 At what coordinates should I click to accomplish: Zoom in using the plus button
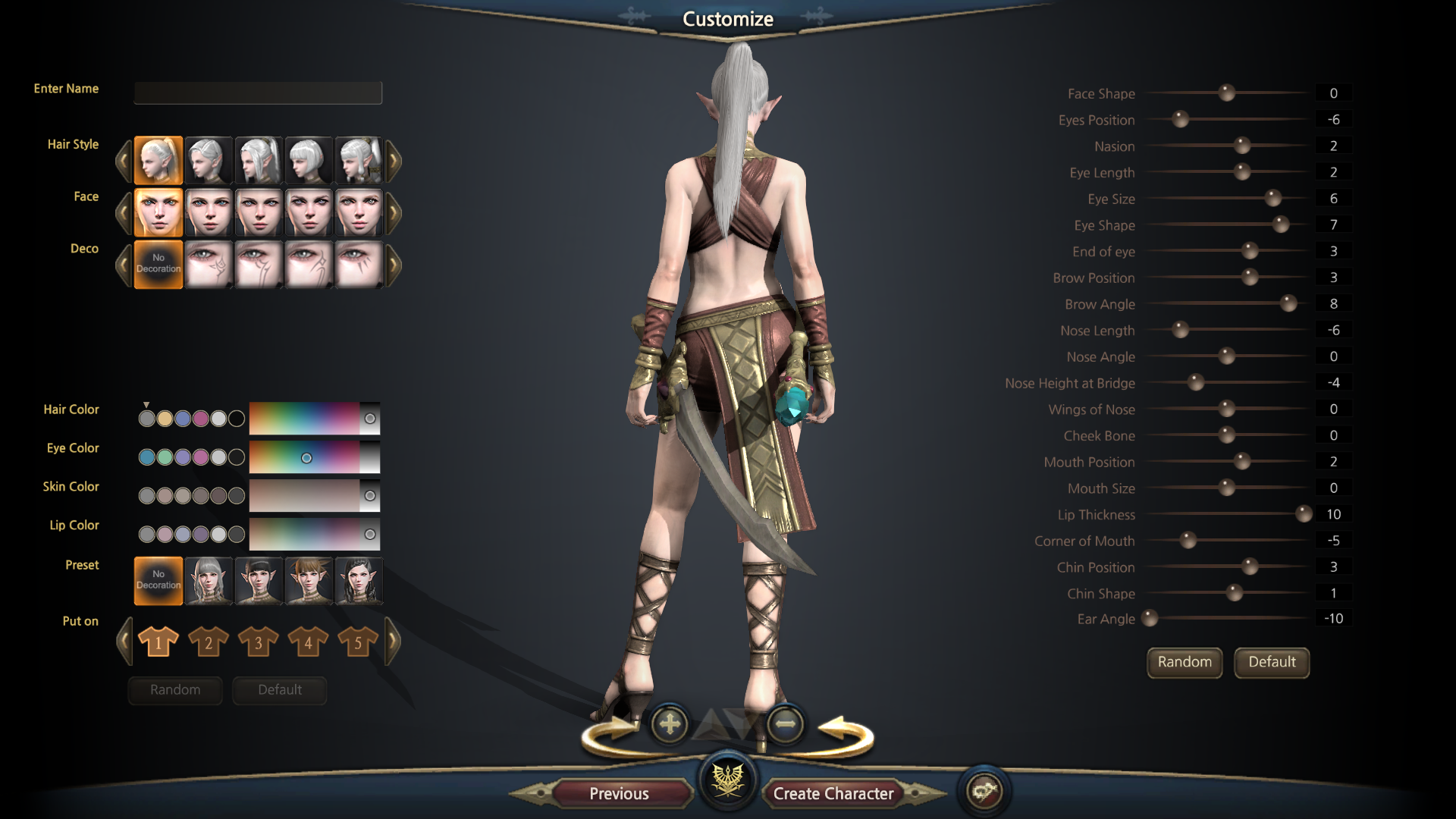pyautogui.click(x=670, y=724)
